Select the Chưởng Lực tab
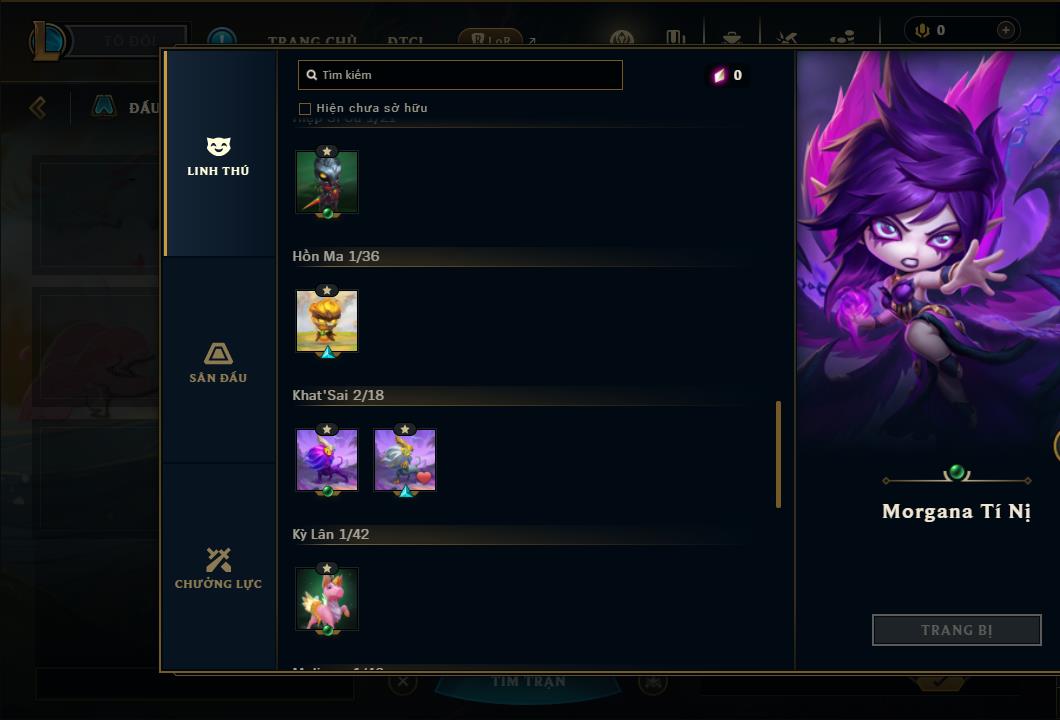Viewport: 1060px width, 720px height. click(x=218, y=569)
